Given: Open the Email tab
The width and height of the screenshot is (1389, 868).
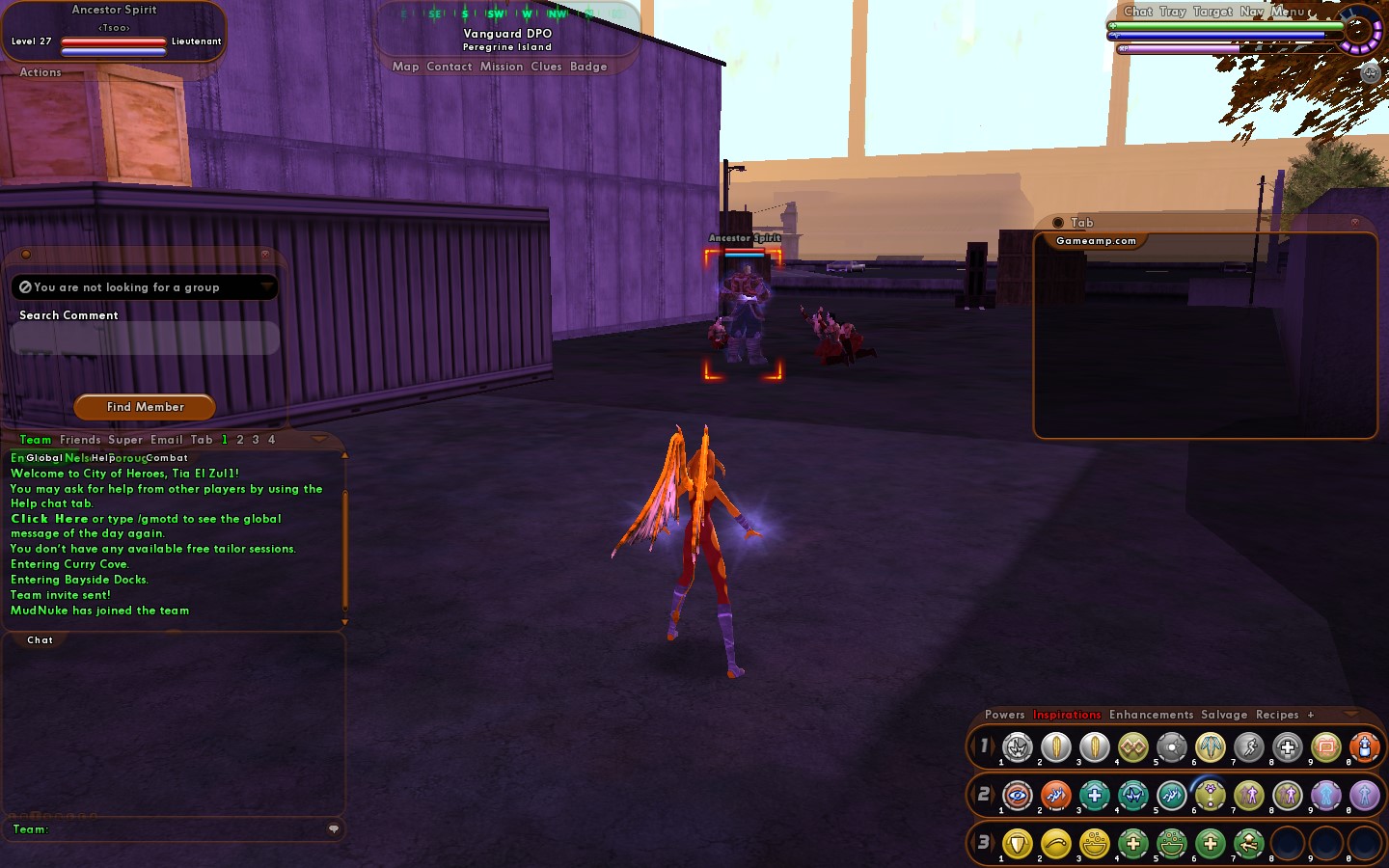Looking at the screenshot, I should coord(166,440).
